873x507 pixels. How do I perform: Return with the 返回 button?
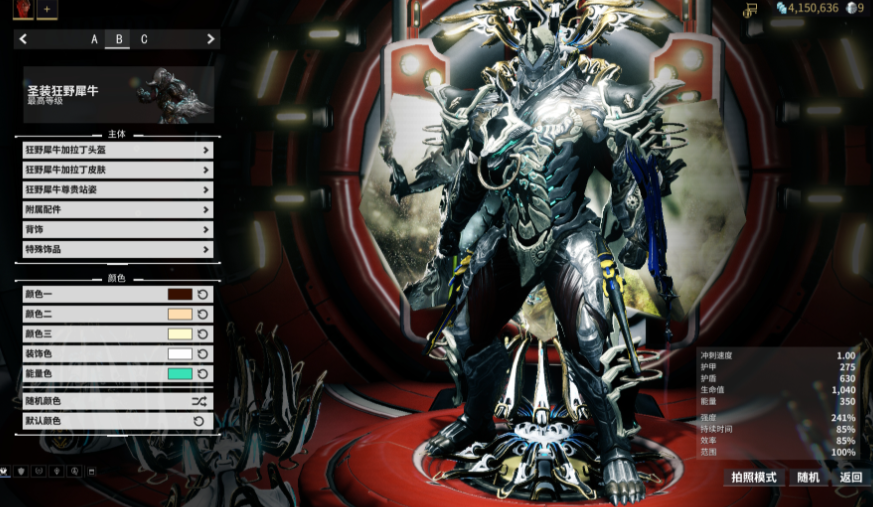pyautogui.click(x=851, y=478)
